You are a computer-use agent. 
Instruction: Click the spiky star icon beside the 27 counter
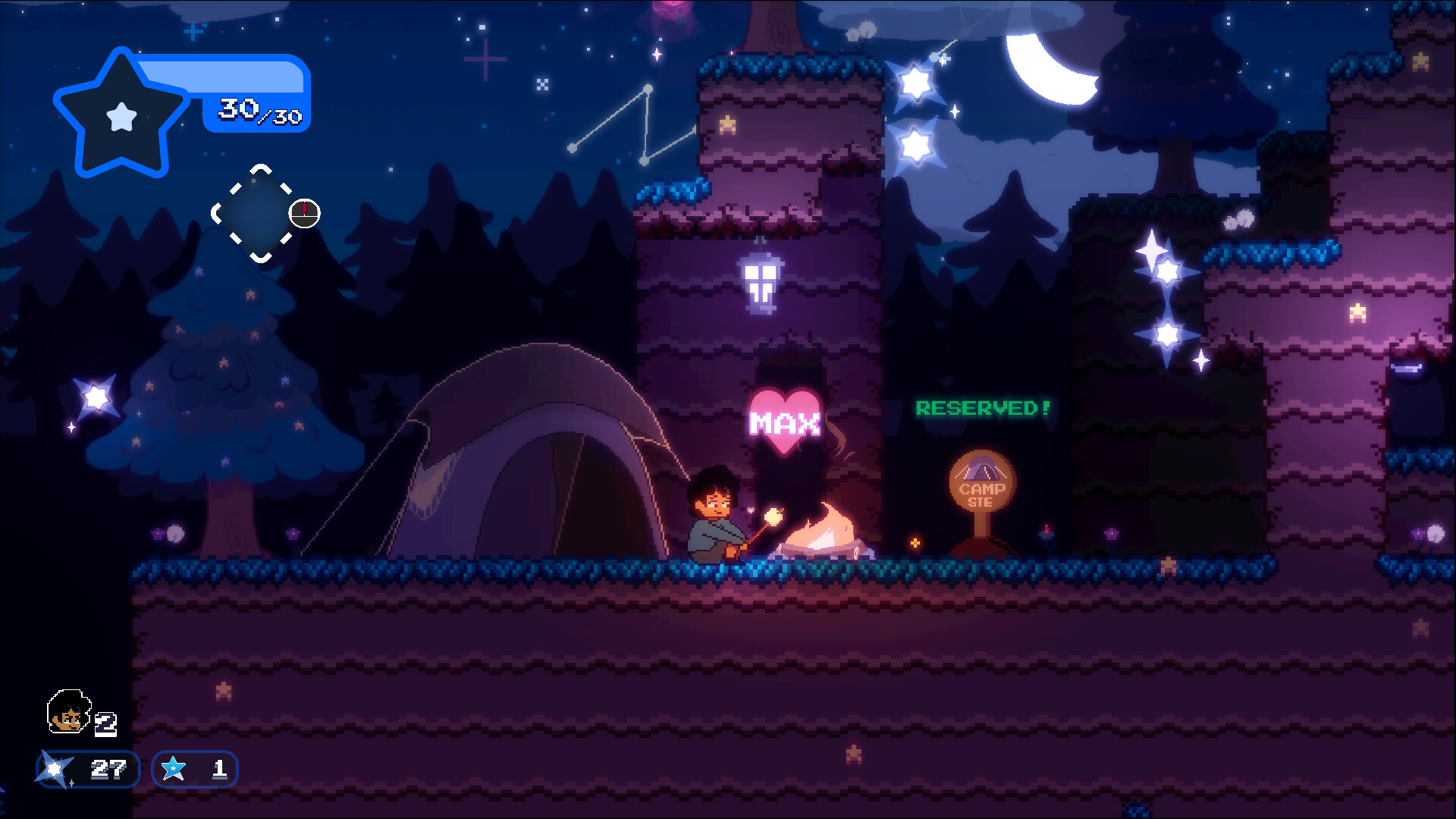coord(53,770)
